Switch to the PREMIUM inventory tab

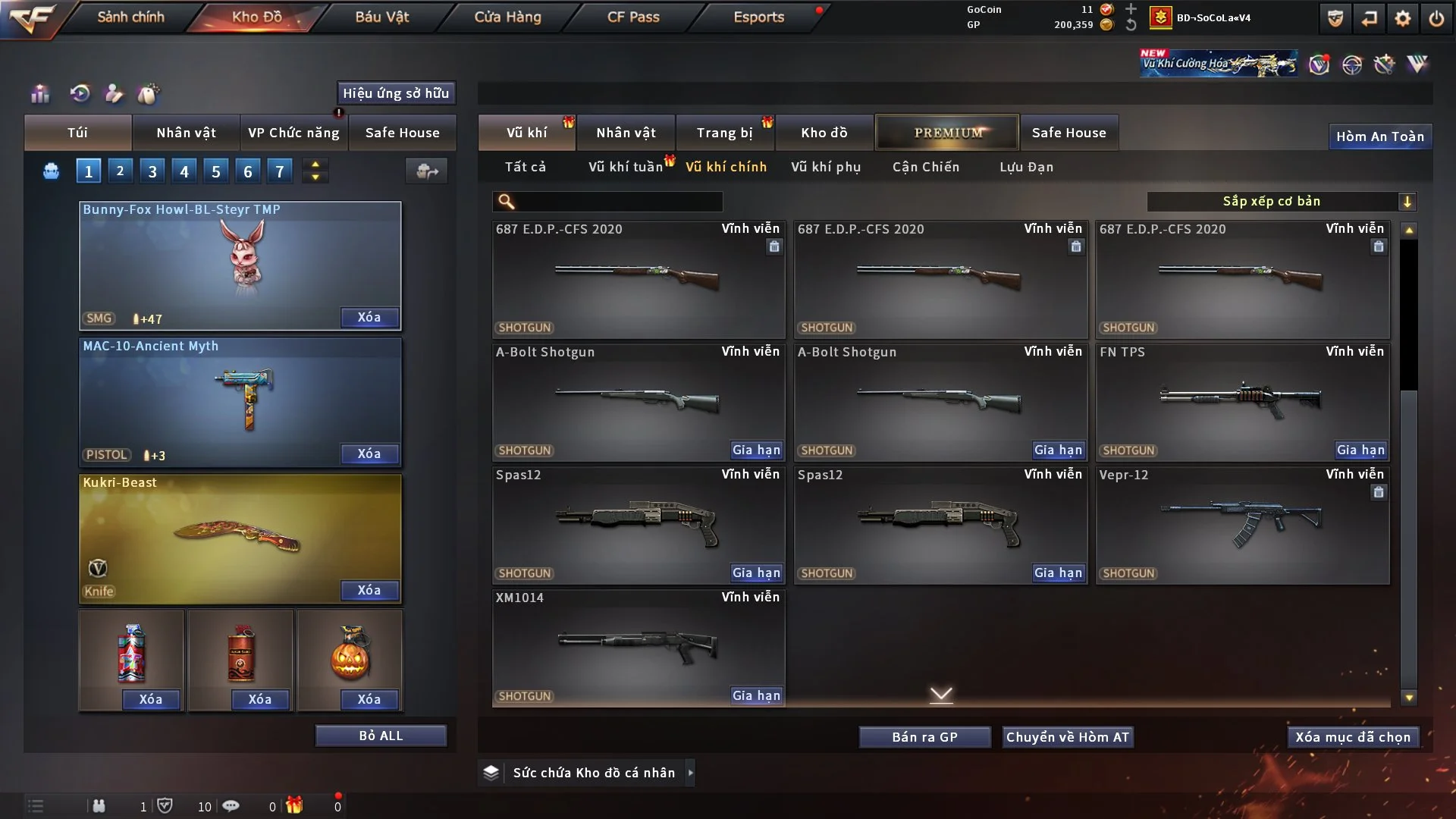coord(947,133)
